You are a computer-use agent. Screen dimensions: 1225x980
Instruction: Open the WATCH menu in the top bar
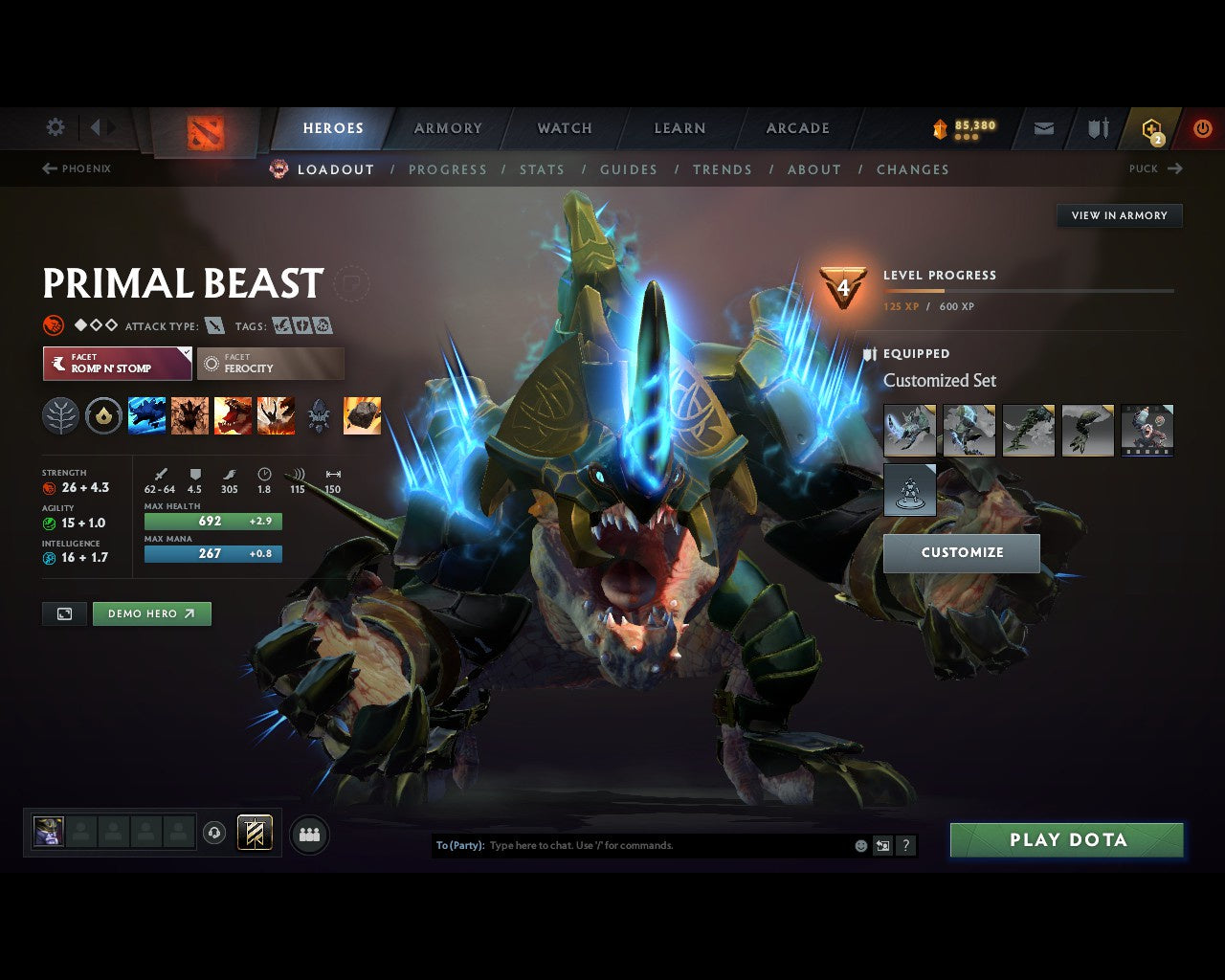564,127
